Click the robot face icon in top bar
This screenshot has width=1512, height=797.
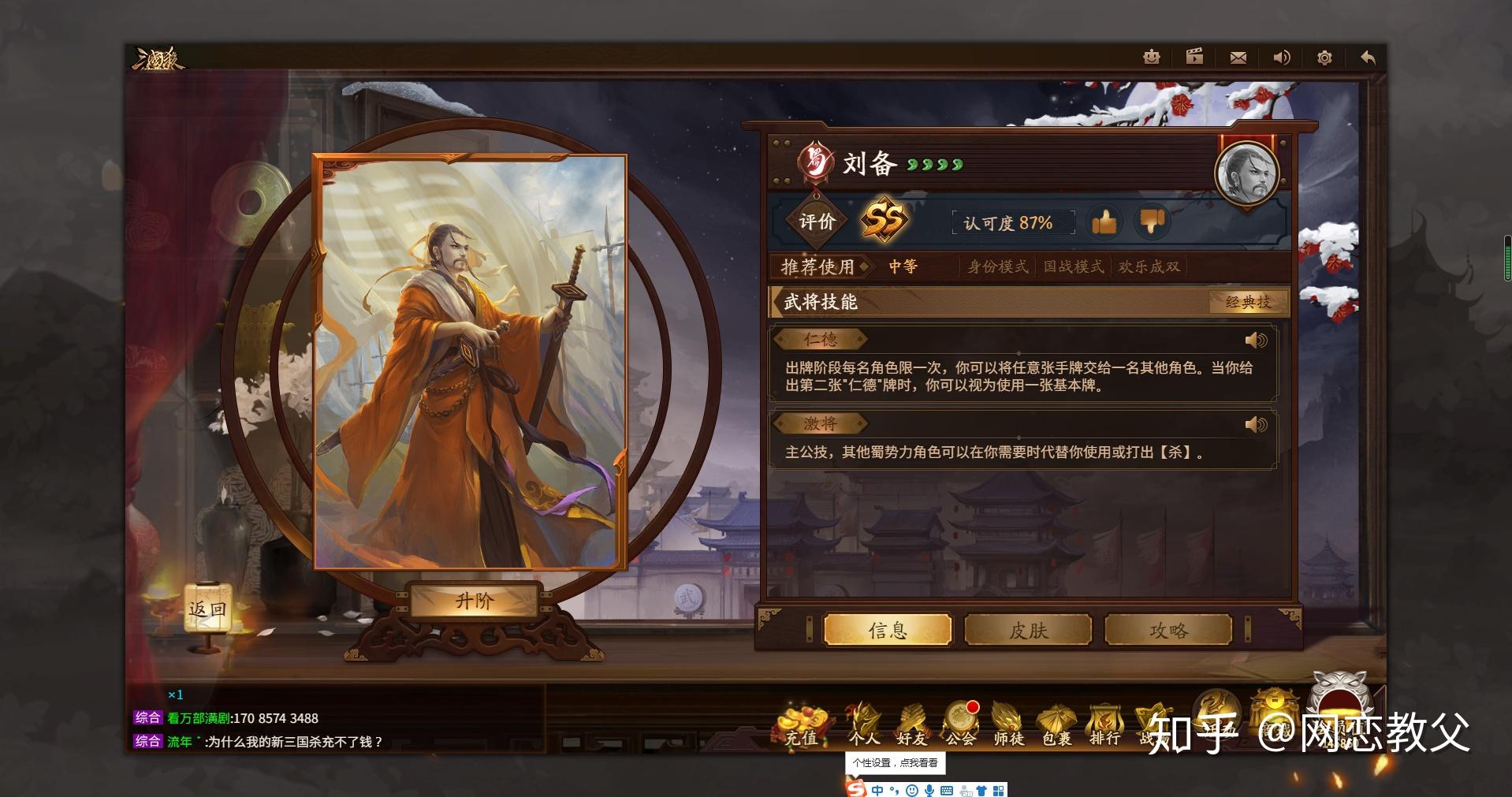tap(1152, 57)
